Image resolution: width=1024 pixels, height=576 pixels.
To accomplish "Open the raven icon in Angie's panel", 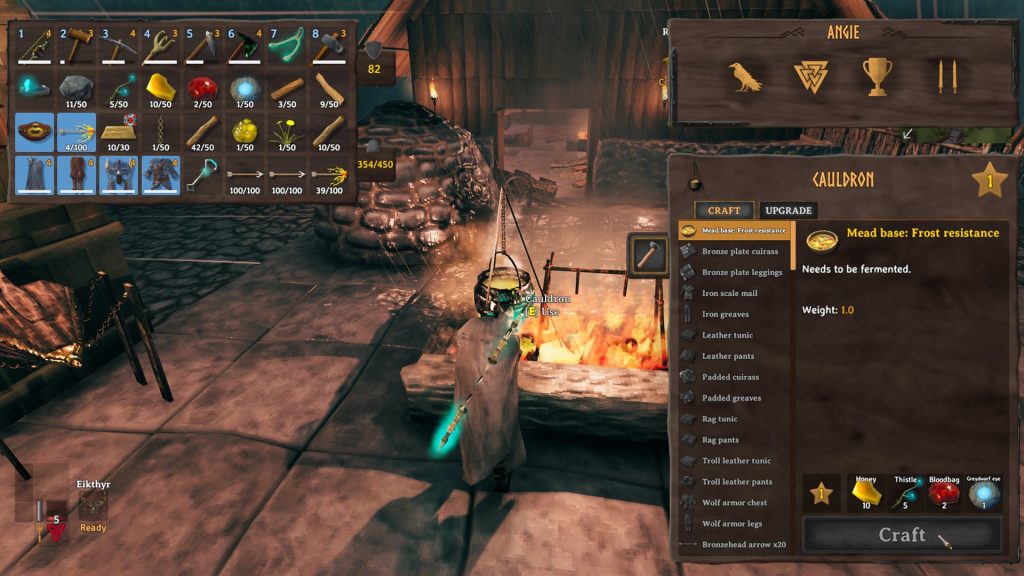I will click(746, 77).
